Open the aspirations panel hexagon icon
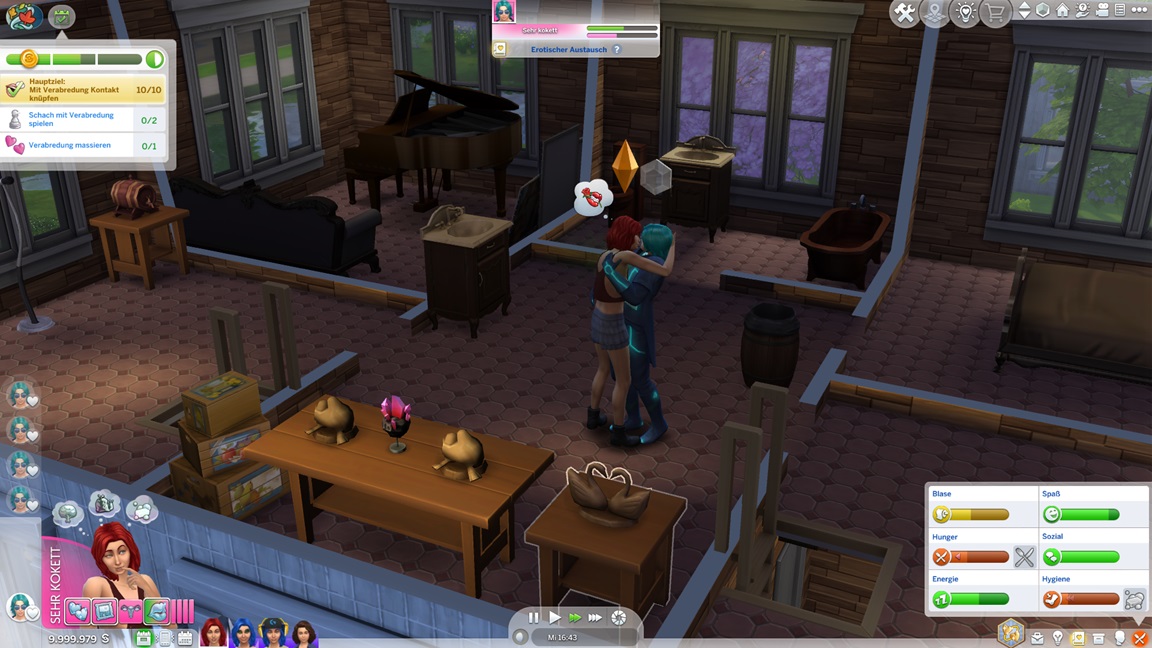Image resolution: width=1152 pixels, height=648 pixels. point(1011,633)
